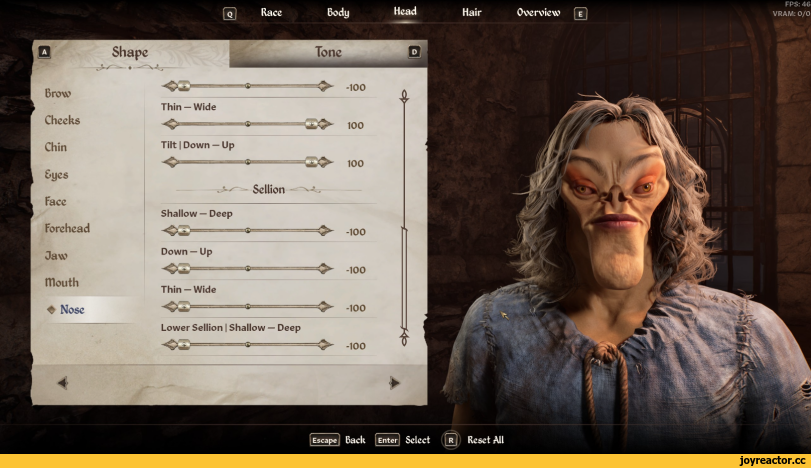Set the Sellion Shallow–Deep slider
The image size is (811, 468).
click(248, 230)
